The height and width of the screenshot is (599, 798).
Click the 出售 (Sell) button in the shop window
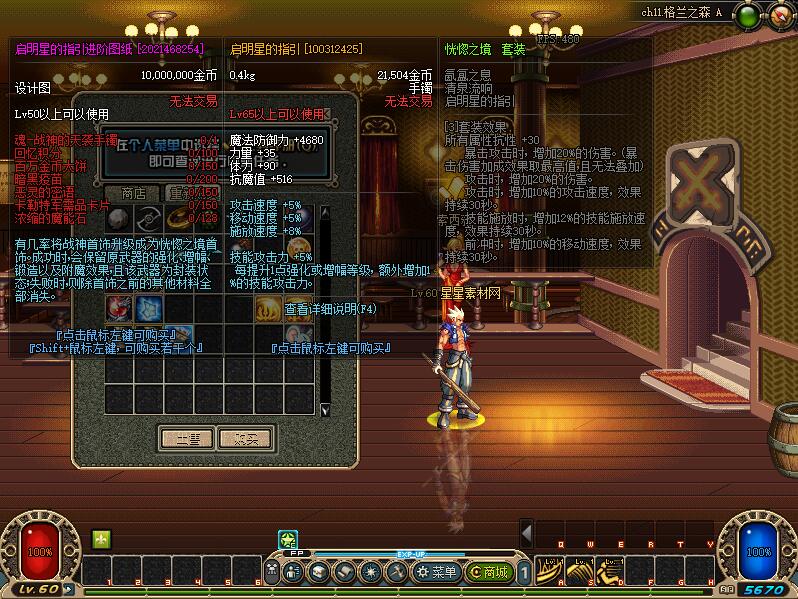(187, 437)
